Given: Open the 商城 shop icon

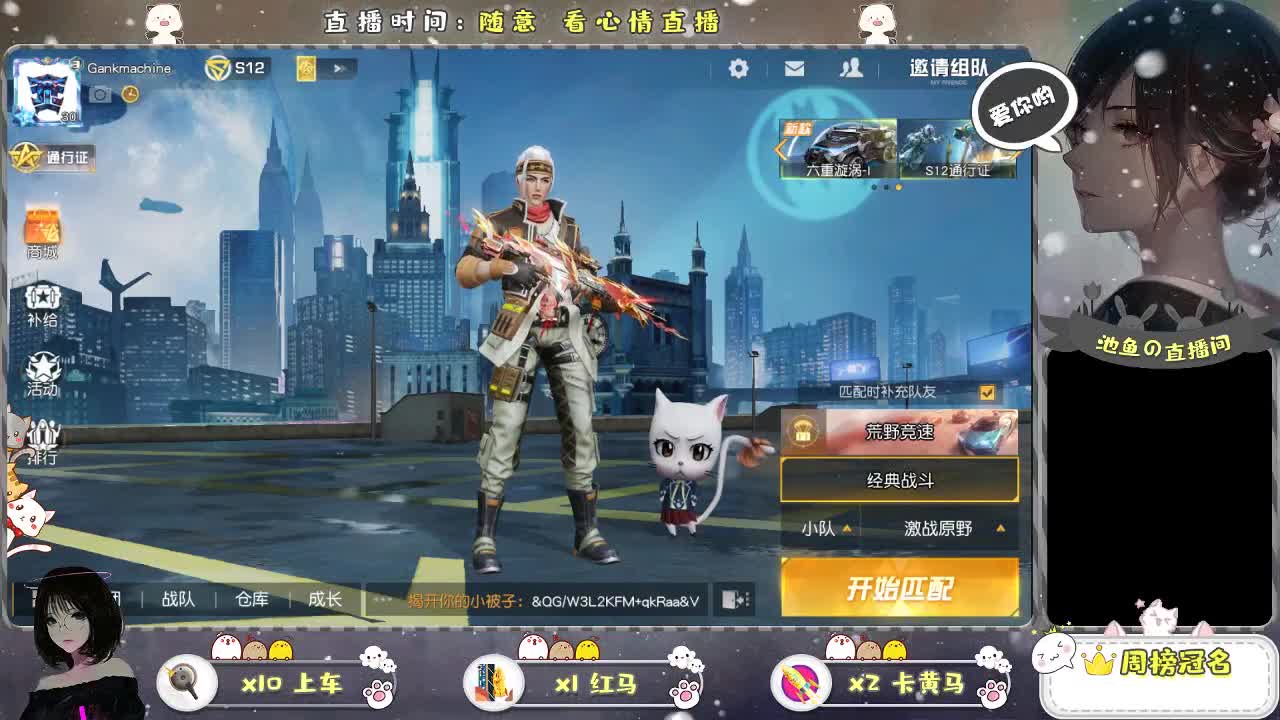Looking at the screenshot, I should click(x=41, y=232).
